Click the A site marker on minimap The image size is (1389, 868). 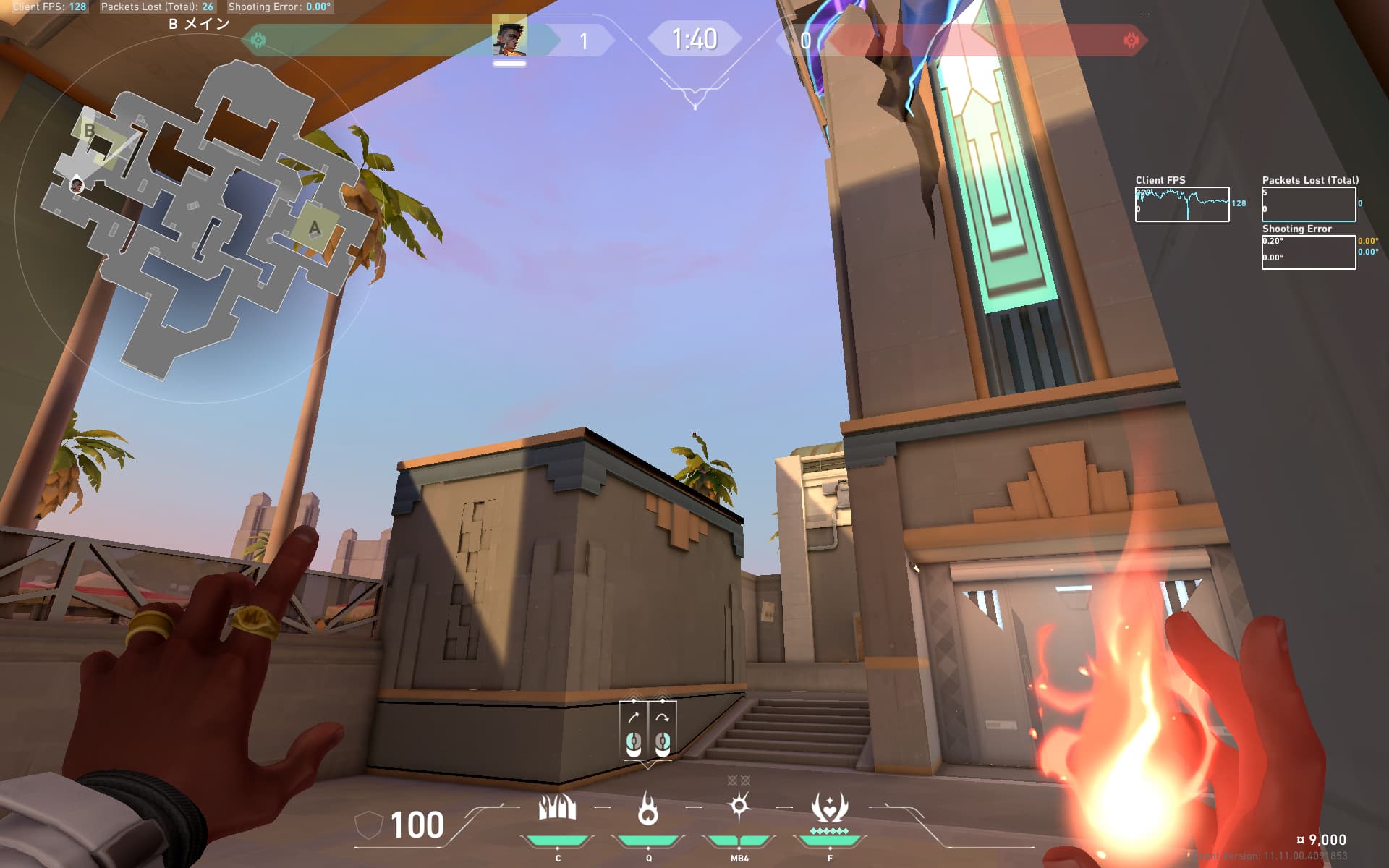[x=314, y=229]
